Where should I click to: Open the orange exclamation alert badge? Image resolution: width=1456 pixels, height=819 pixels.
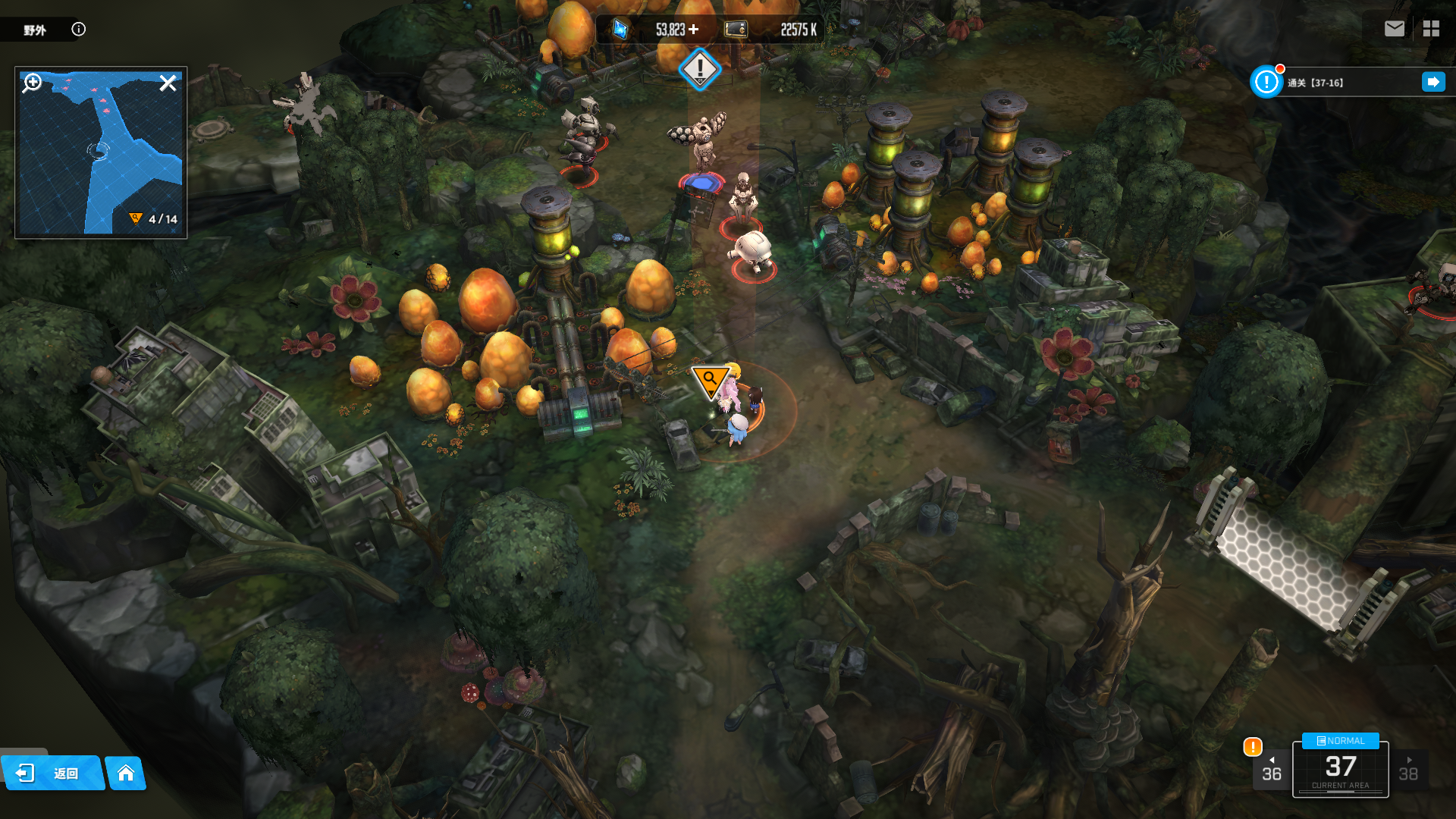1252,747
